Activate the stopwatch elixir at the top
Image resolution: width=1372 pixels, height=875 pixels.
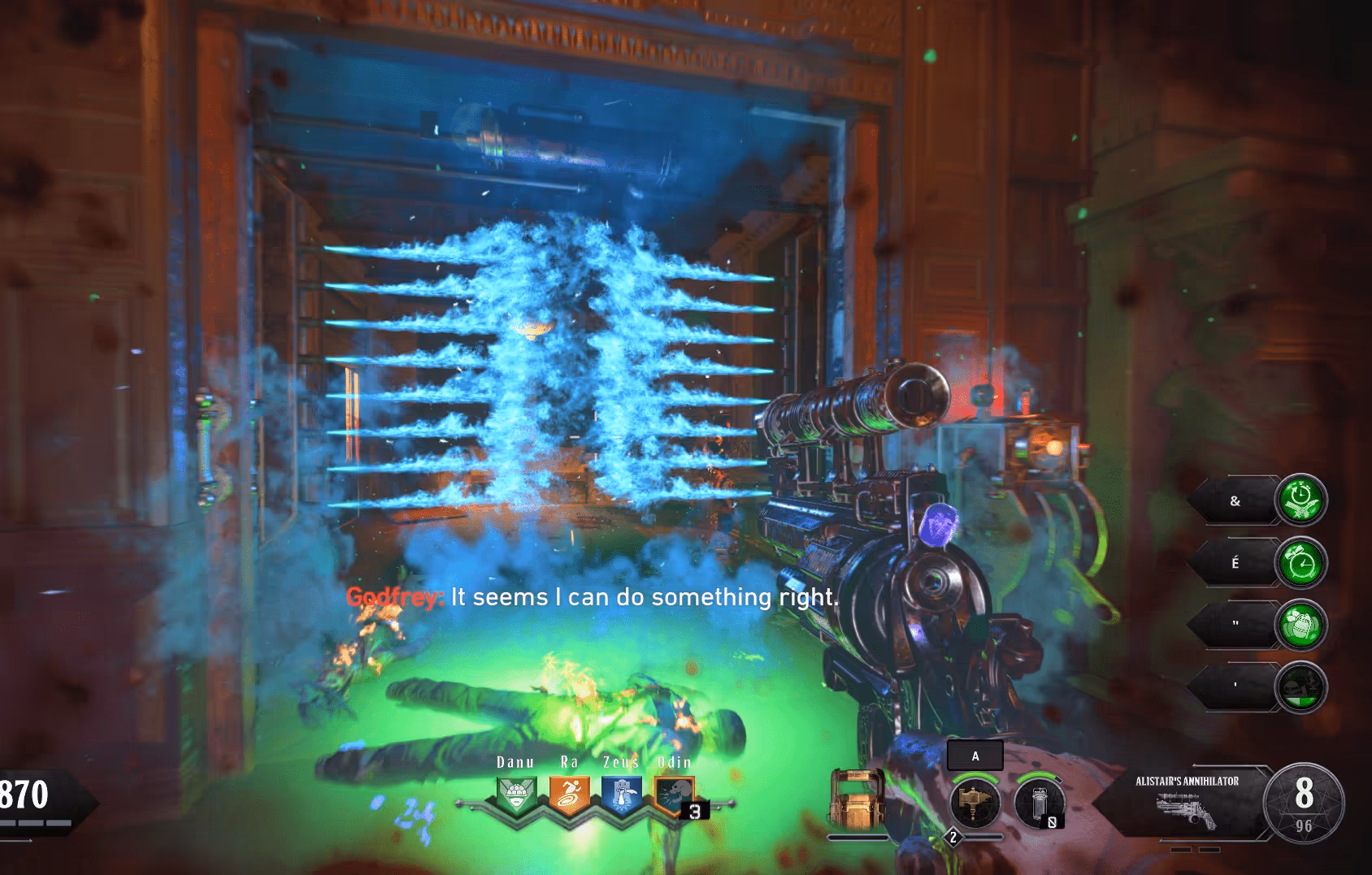[1300, 500]
